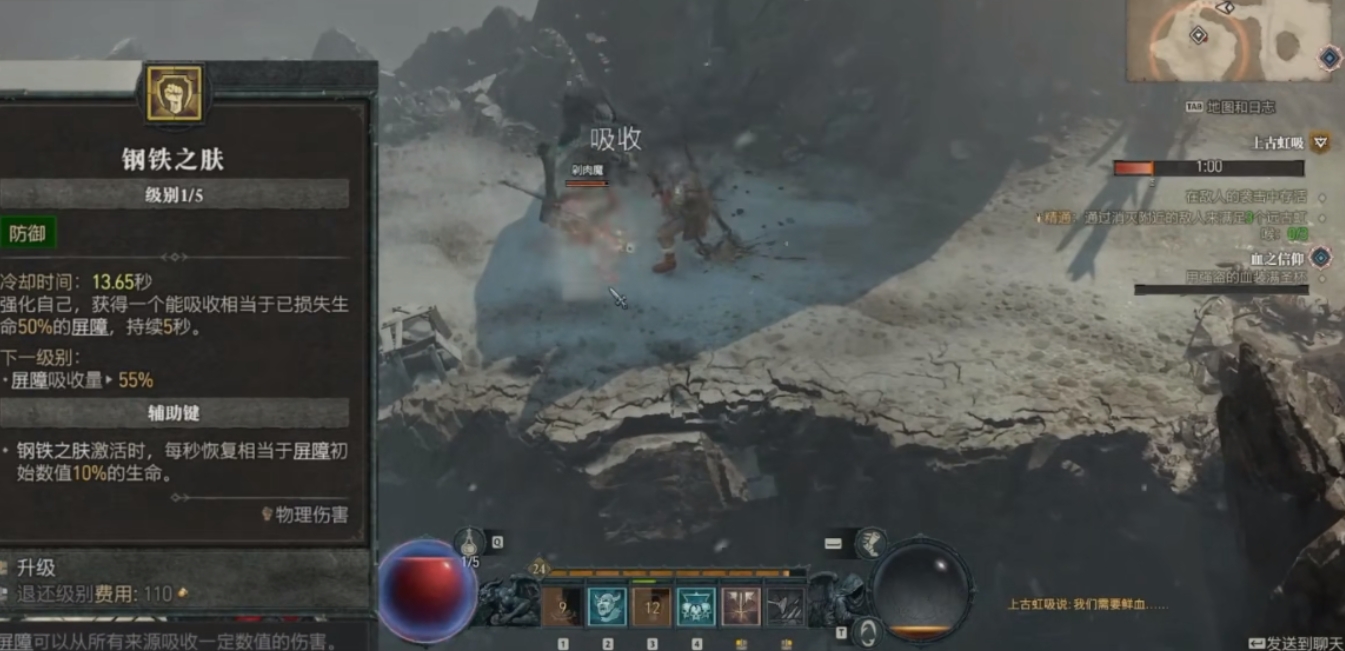Select the 升级 upgrade option
The height and width of the screenshot is (651, 1345).
tap(37, 568)
